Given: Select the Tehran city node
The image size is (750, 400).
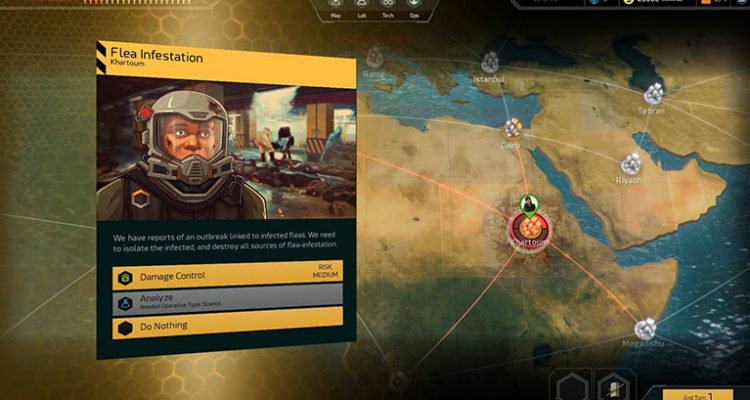Looking at the screenshot, I should coord(655,93).
